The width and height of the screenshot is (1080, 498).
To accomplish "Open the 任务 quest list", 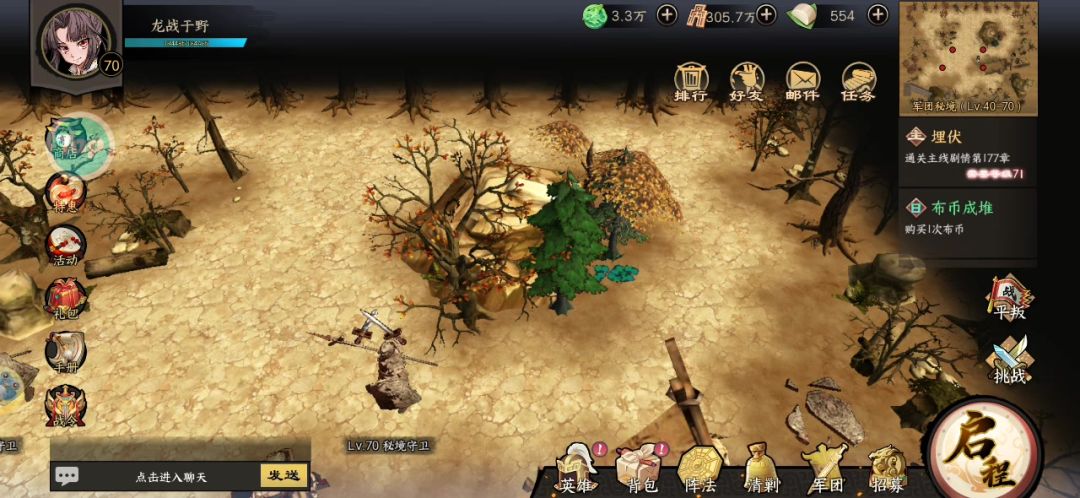I will (858, 82).
